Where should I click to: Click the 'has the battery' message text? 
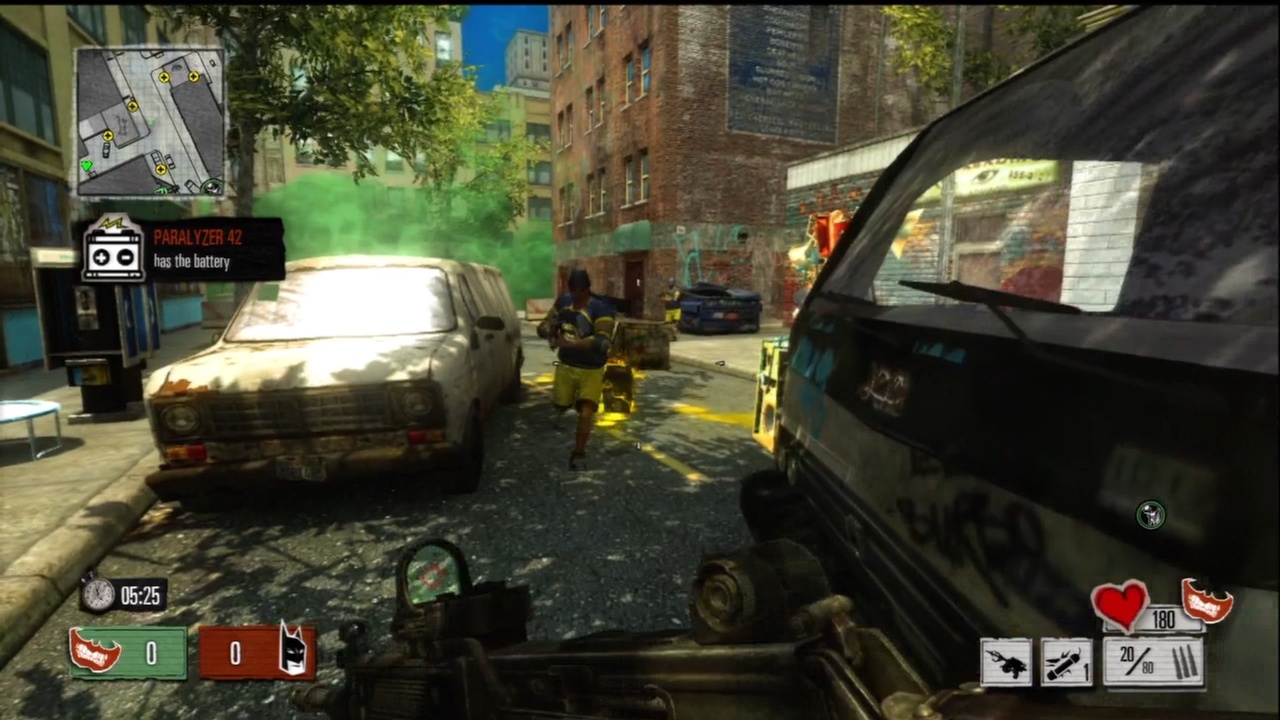coord(192,262)
